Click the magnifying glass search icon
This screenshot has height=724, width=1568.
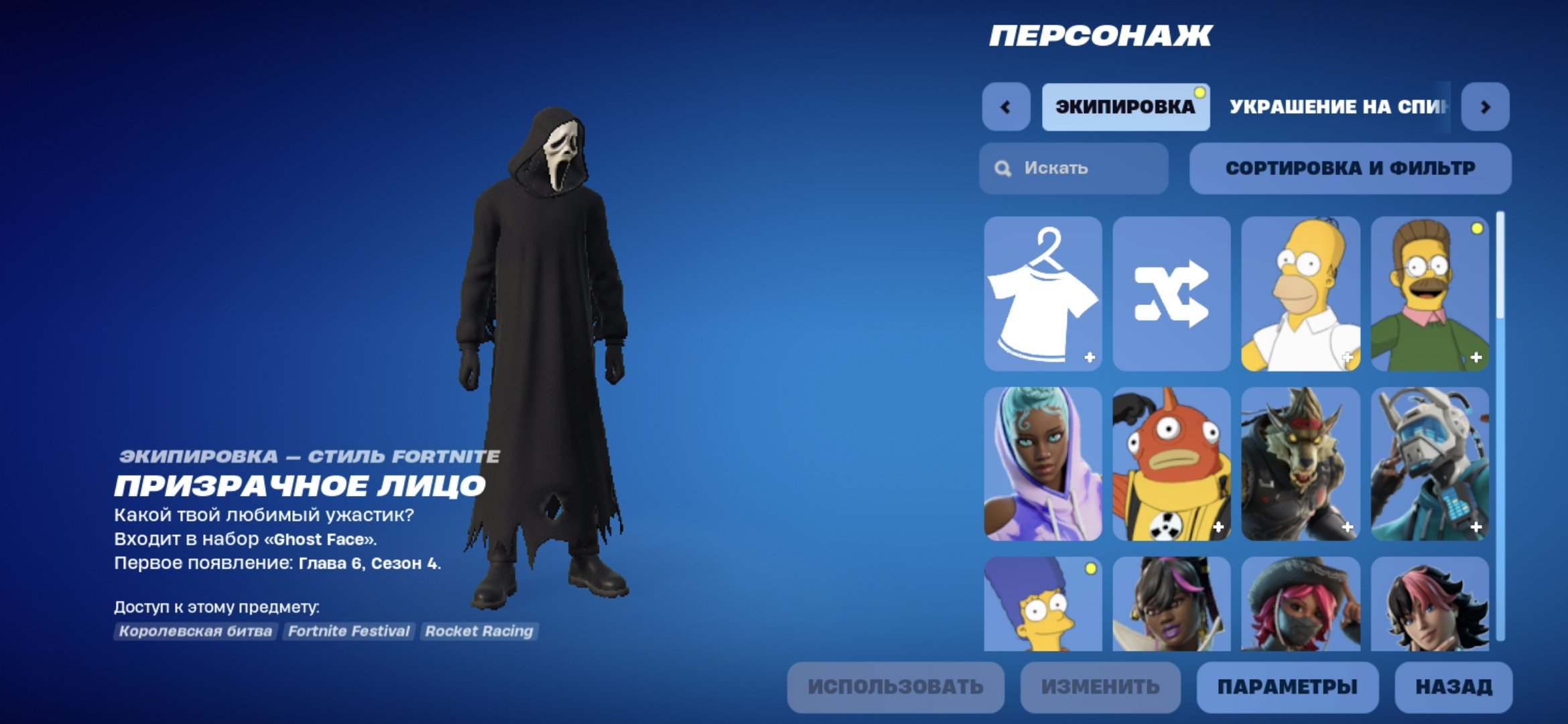pyautogui.click(x=1002, y=168)
